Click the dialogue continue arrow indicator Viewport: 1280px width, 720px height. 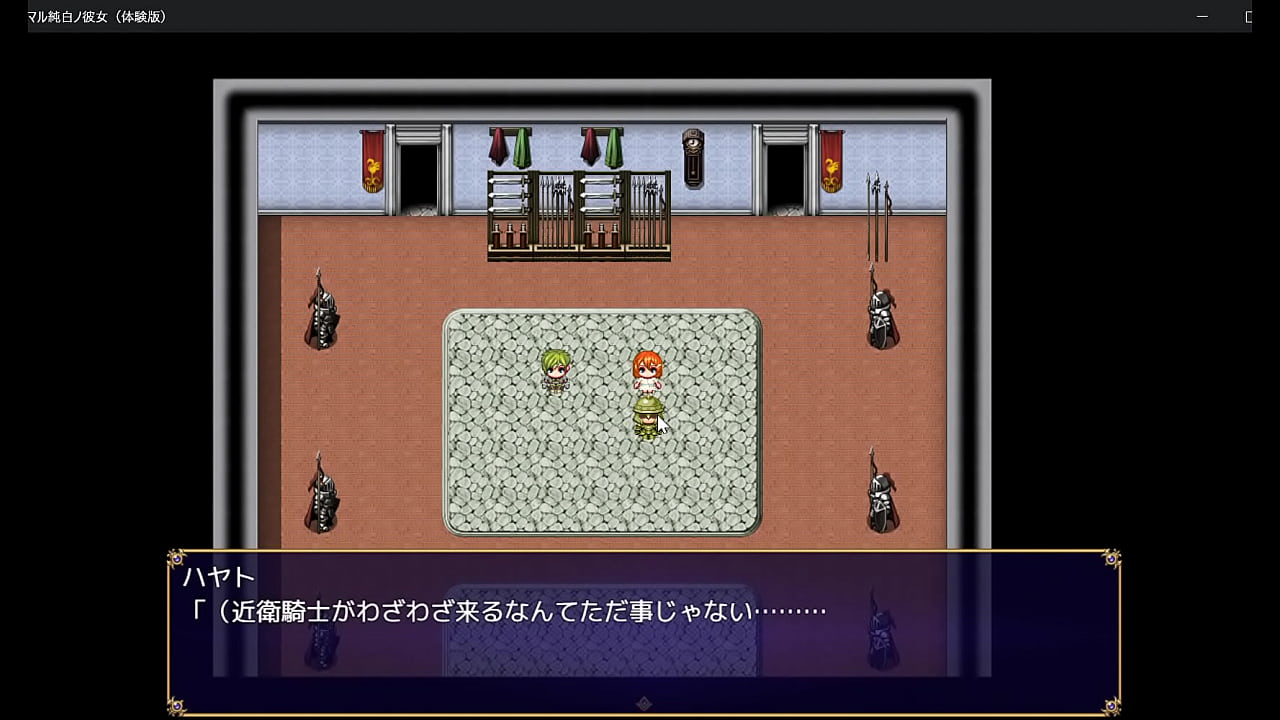tap(644, 704)
